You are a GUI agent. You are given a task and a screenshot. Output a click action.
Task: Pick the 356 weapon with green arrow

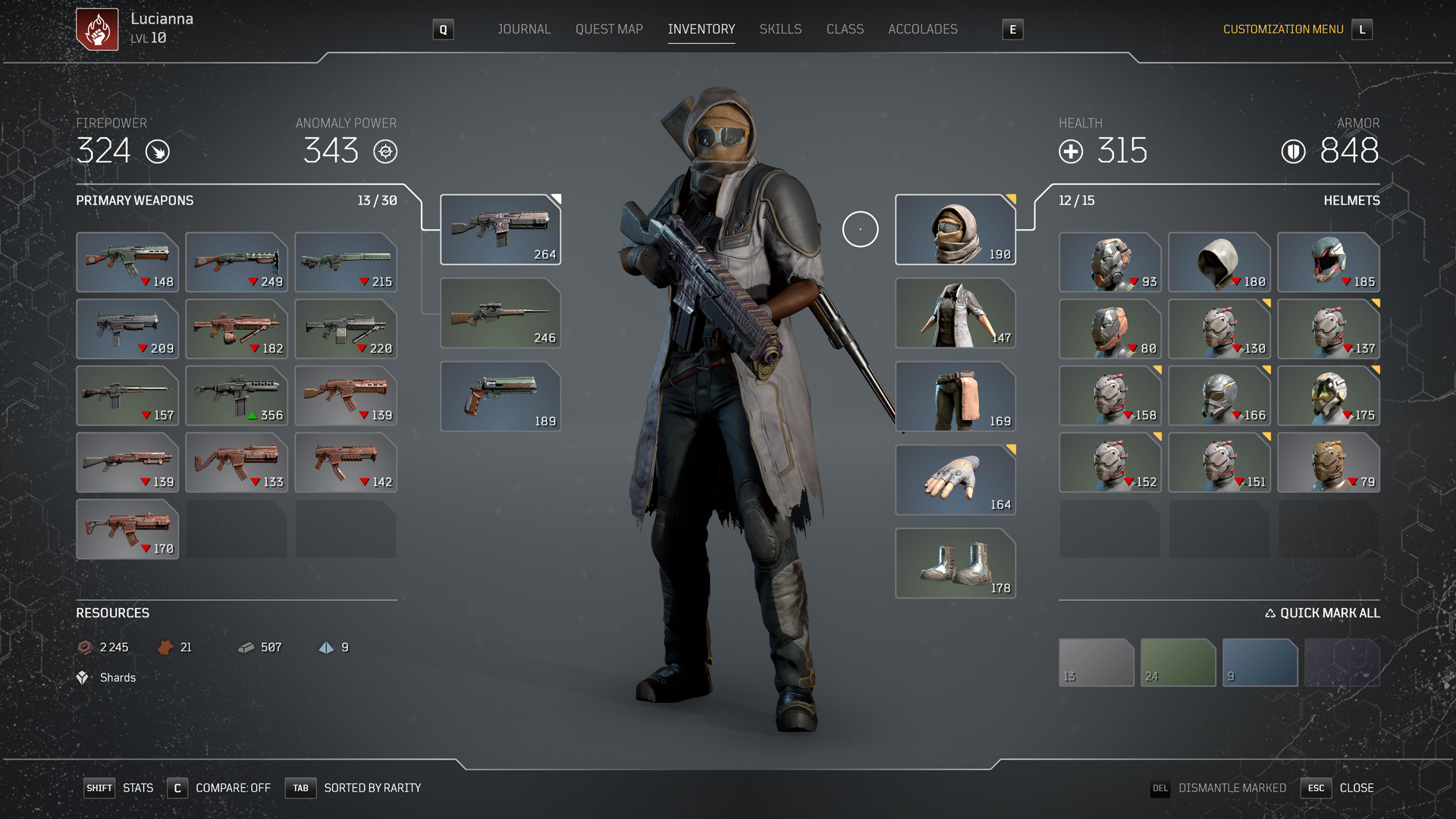237,396
